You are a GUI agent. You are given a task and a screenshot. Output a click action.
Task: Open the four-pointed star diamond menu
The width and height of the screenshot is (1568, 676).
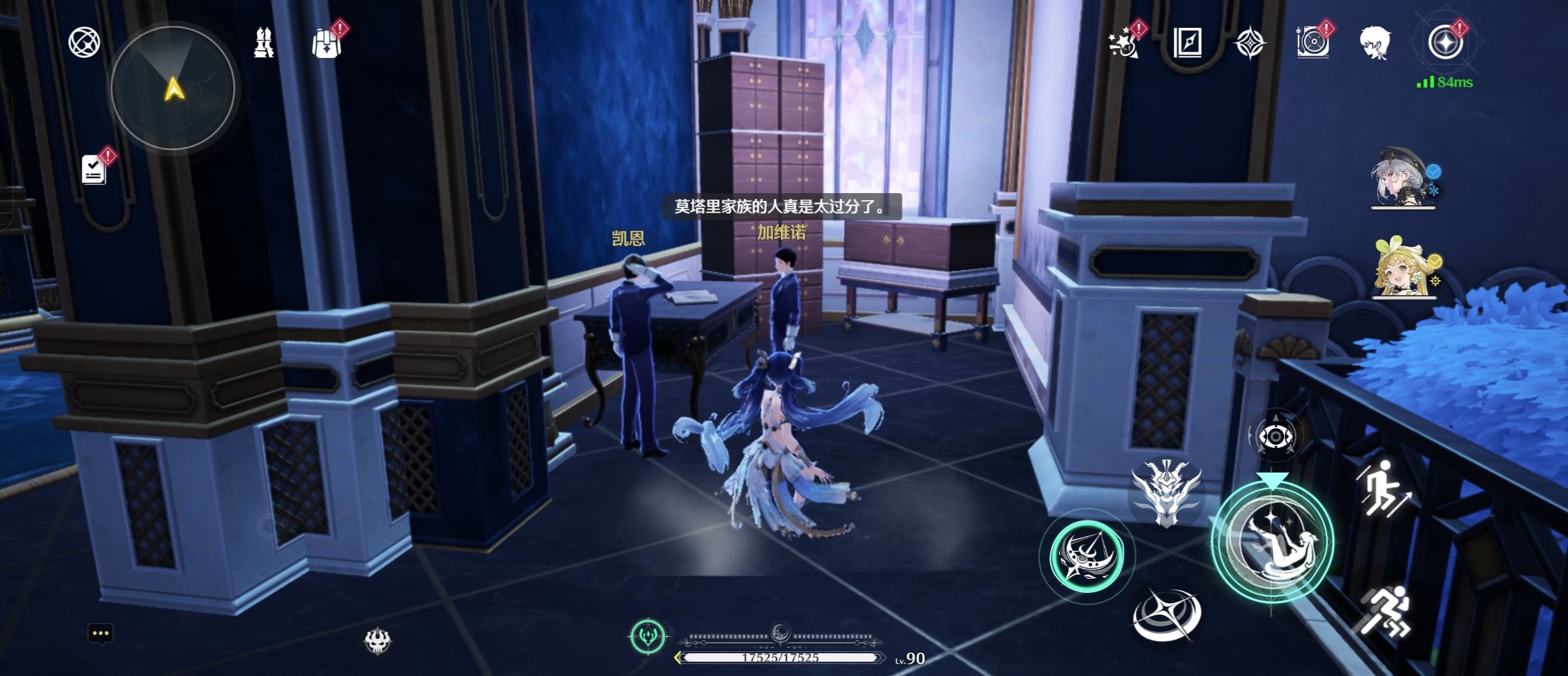click(1250, 44)
